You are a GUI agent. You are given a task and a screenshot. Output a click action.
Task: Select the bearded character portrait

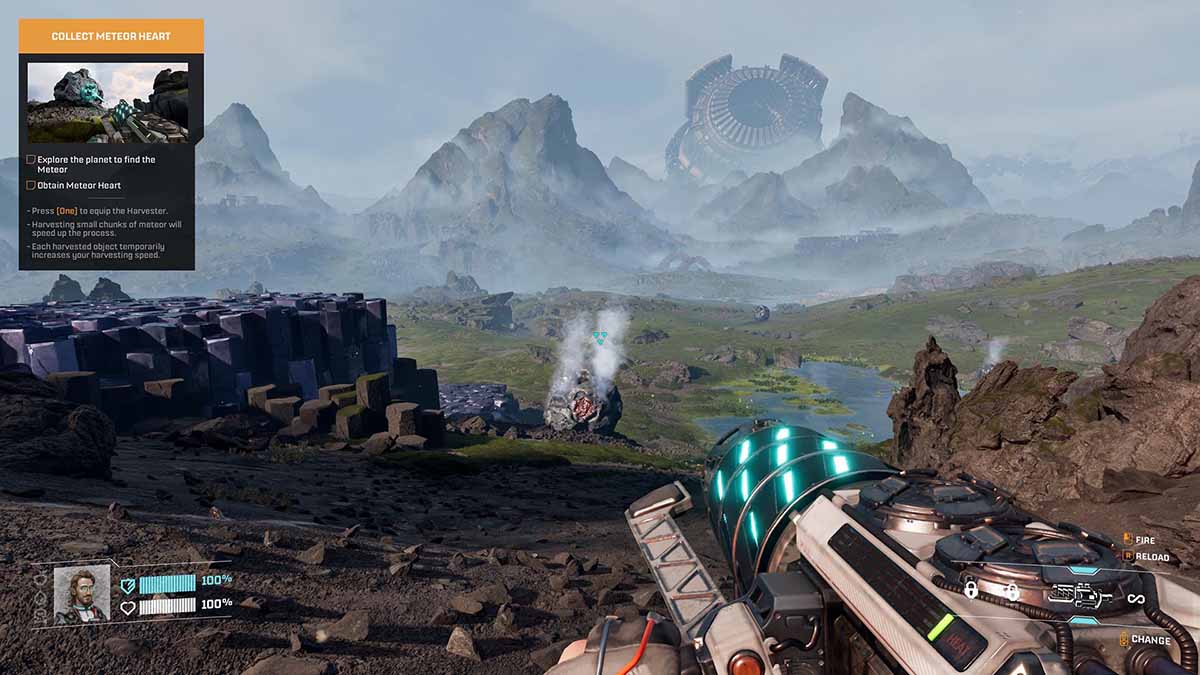[81, 594]
